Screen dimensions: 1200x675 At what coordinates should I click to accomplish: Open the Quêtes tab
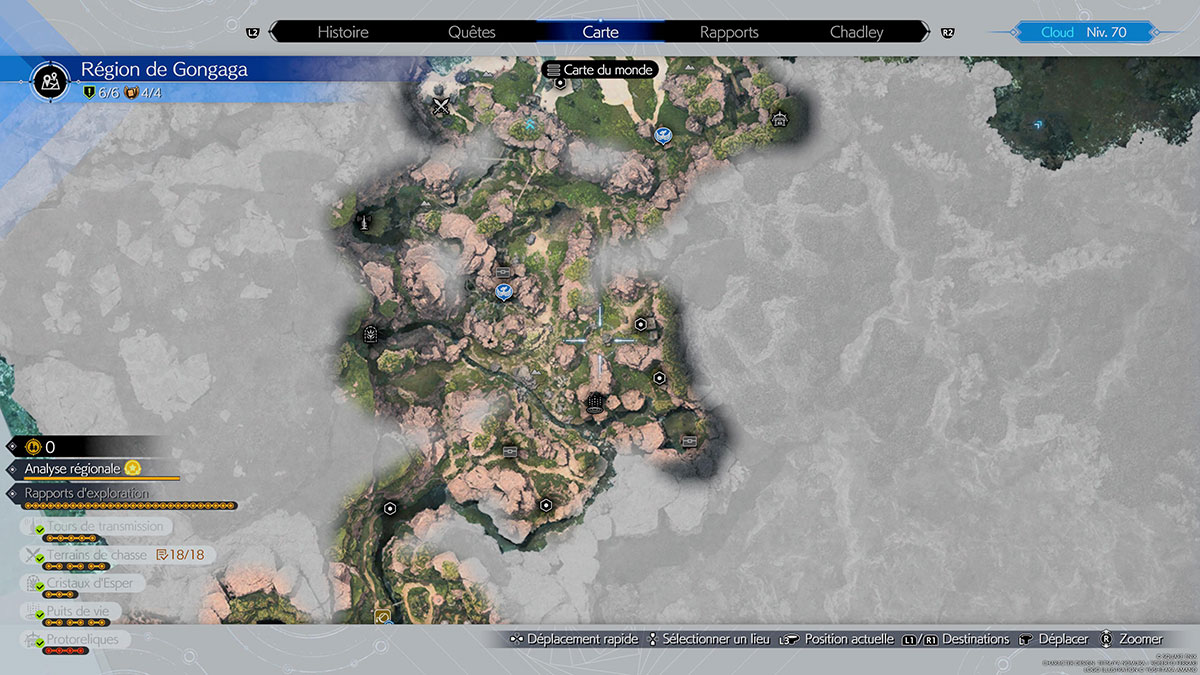point(472,32)
